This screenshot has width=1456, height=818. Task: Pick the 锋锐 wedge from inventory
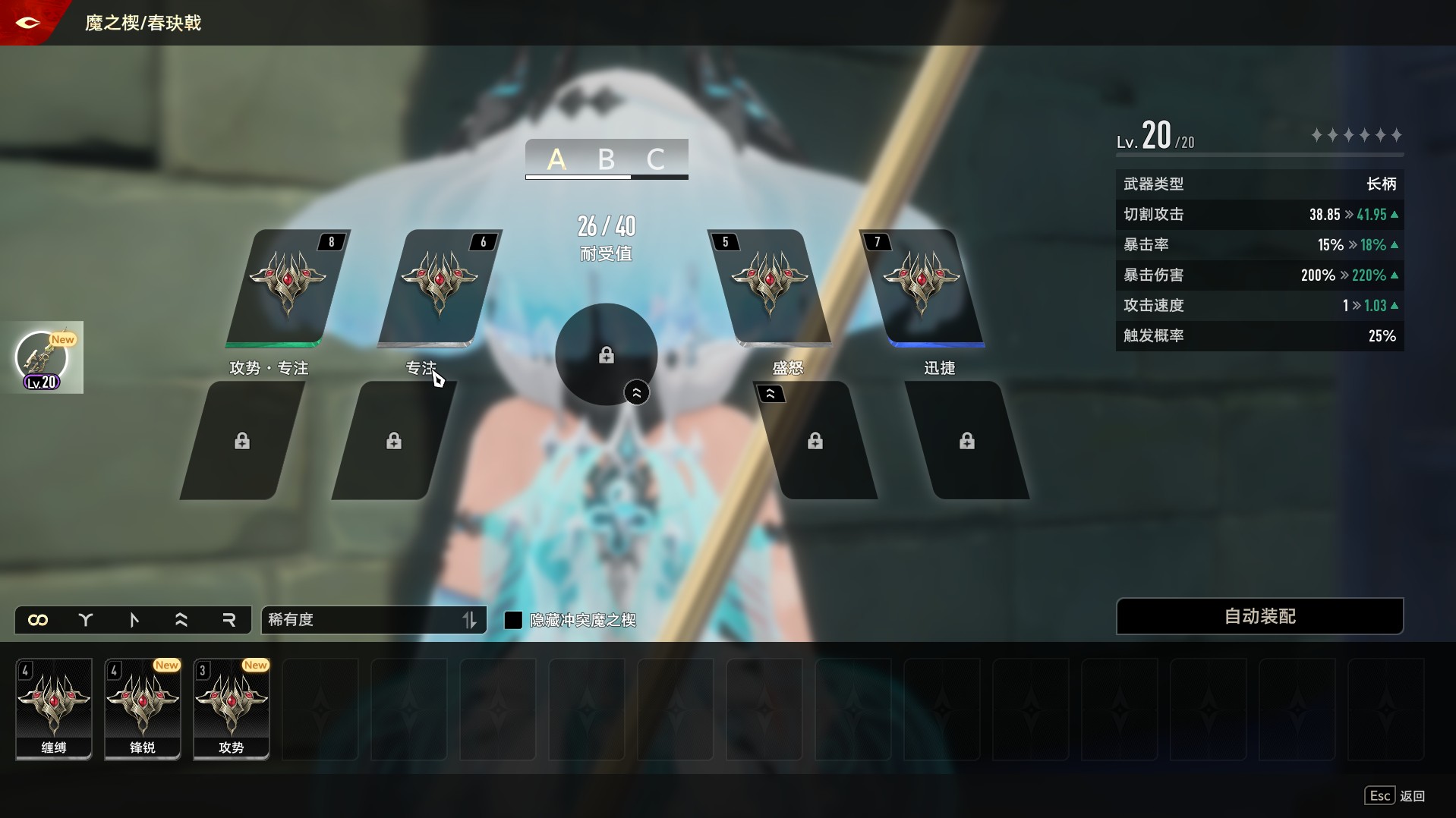coord(143,708)
